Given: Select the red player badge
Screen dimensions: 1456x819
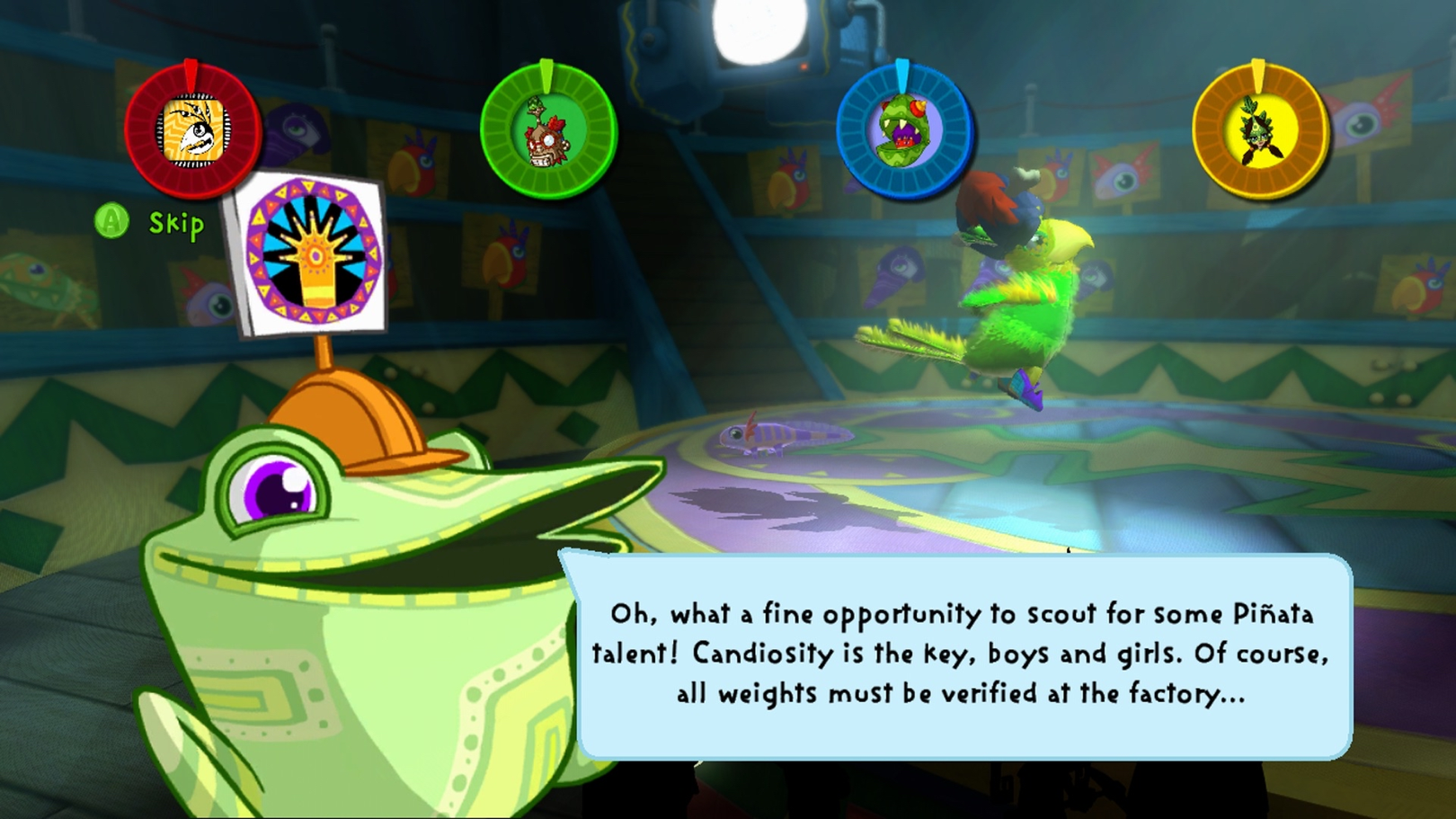Looking at the screenshot, I should point(193,130).
